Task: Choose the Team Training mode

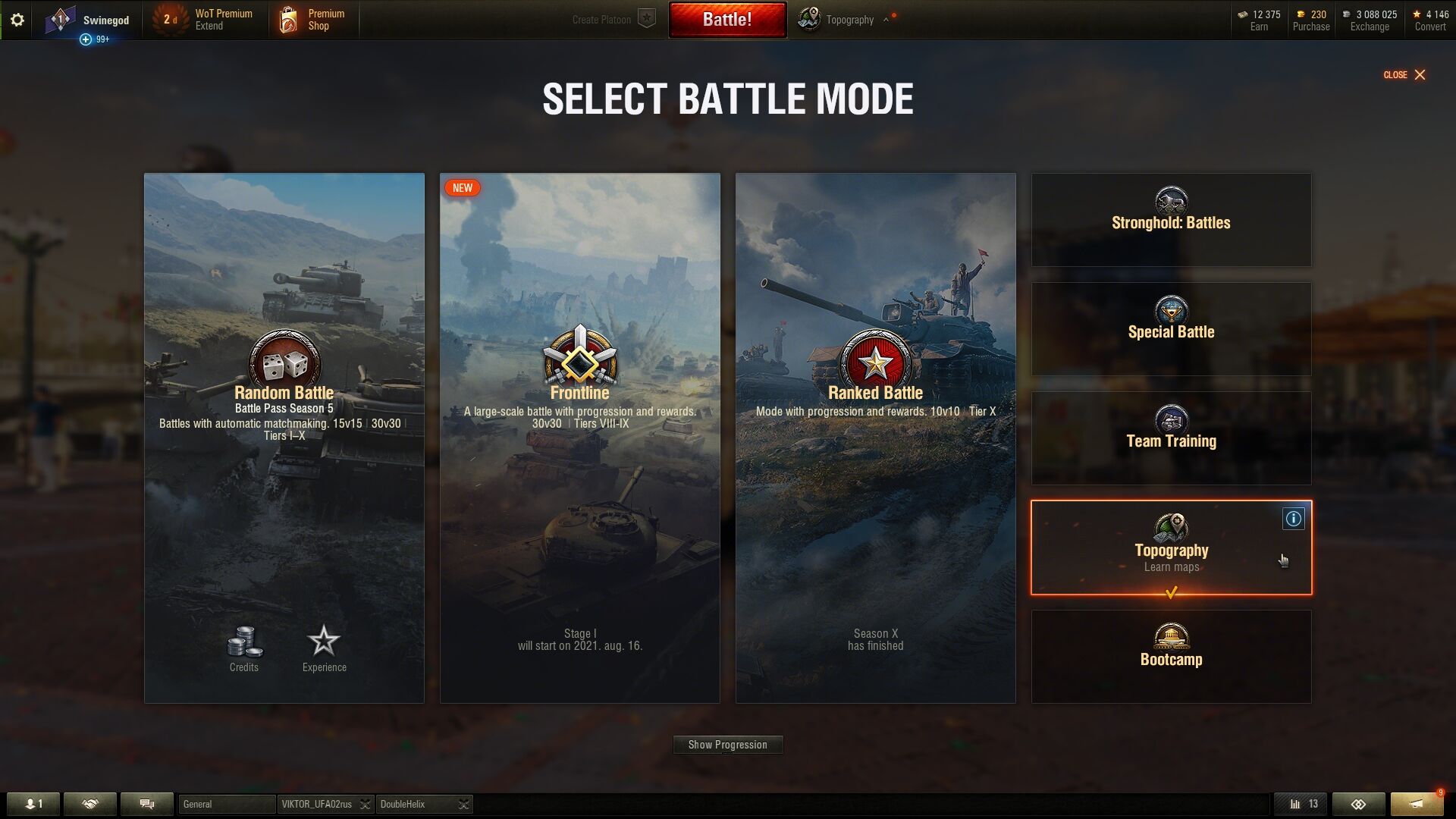Action: click(1171, 438)
